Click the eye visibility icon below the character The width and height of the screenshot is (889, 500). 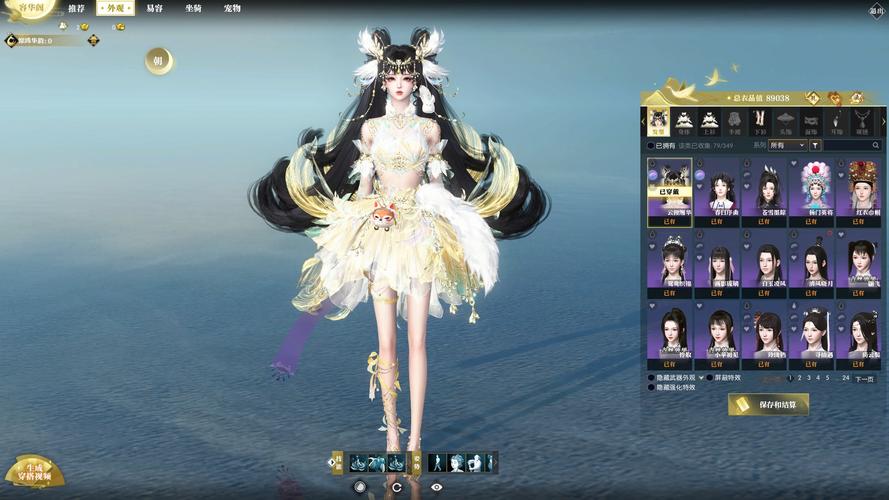pyautogui.click(x=436, y=487)
